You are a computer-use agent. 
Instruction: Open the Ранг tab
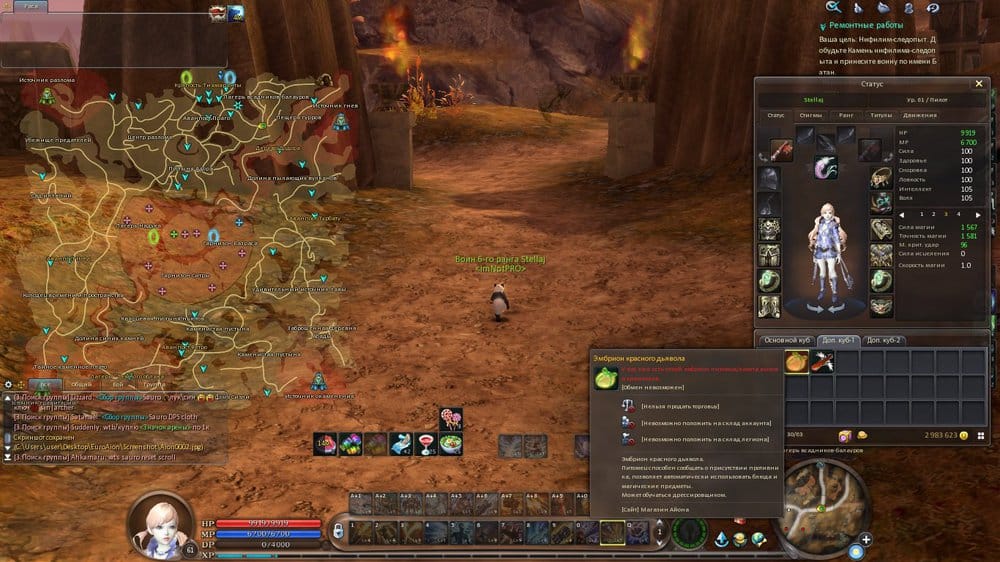845,116
